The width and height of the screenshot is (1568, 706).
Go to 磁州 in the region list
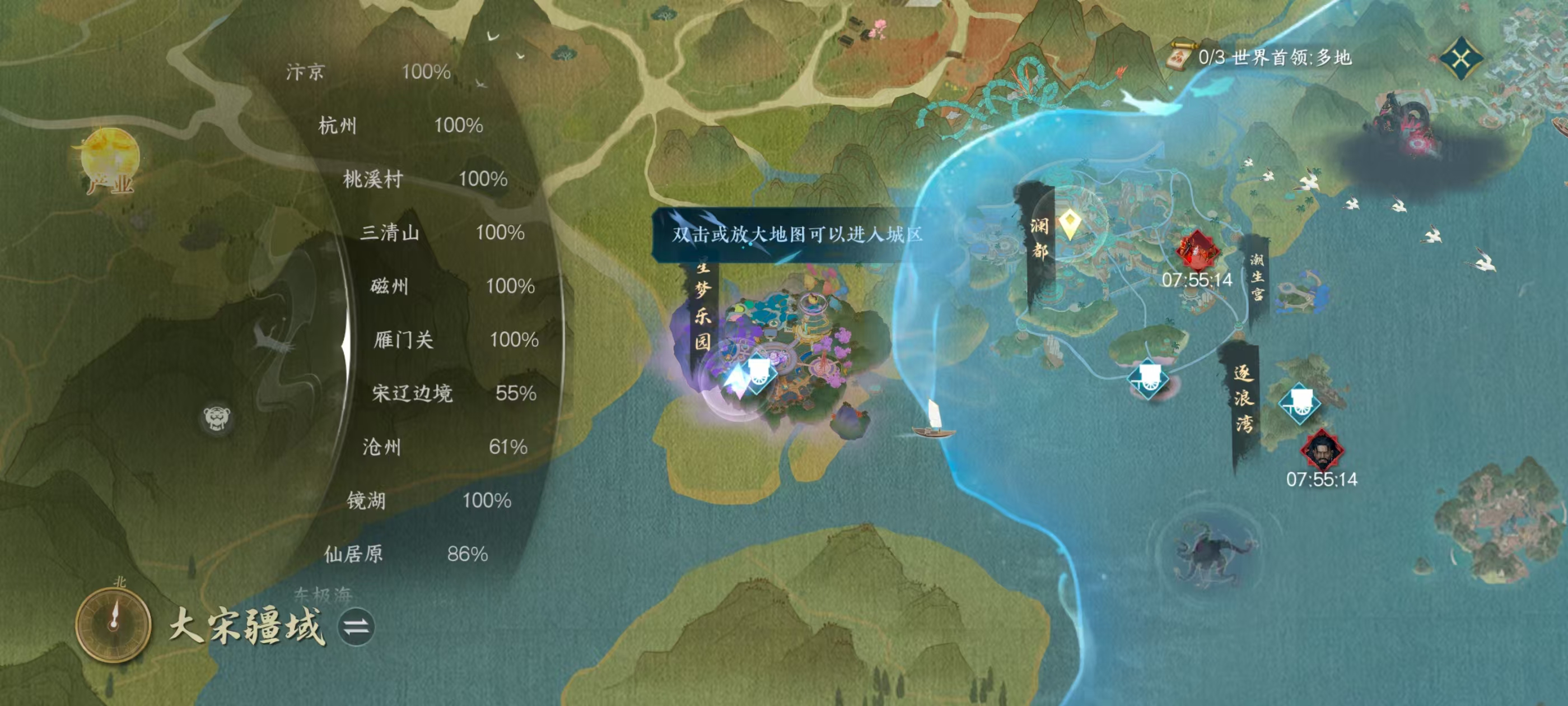click(452, 286)
